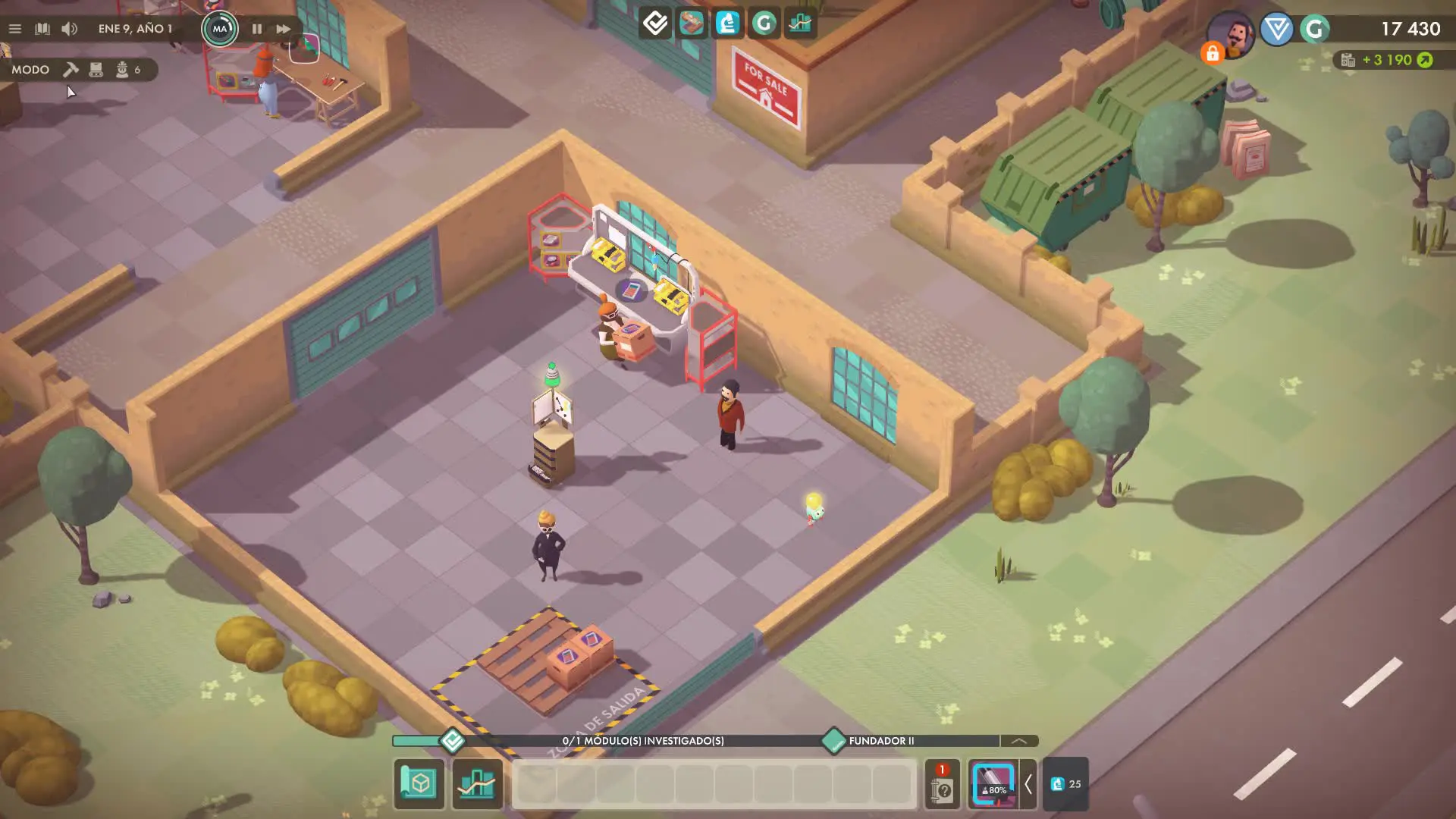Open the statistics chart button at bottom
The height and width of the screenshot is (819, 1456).
click(477, 783)
